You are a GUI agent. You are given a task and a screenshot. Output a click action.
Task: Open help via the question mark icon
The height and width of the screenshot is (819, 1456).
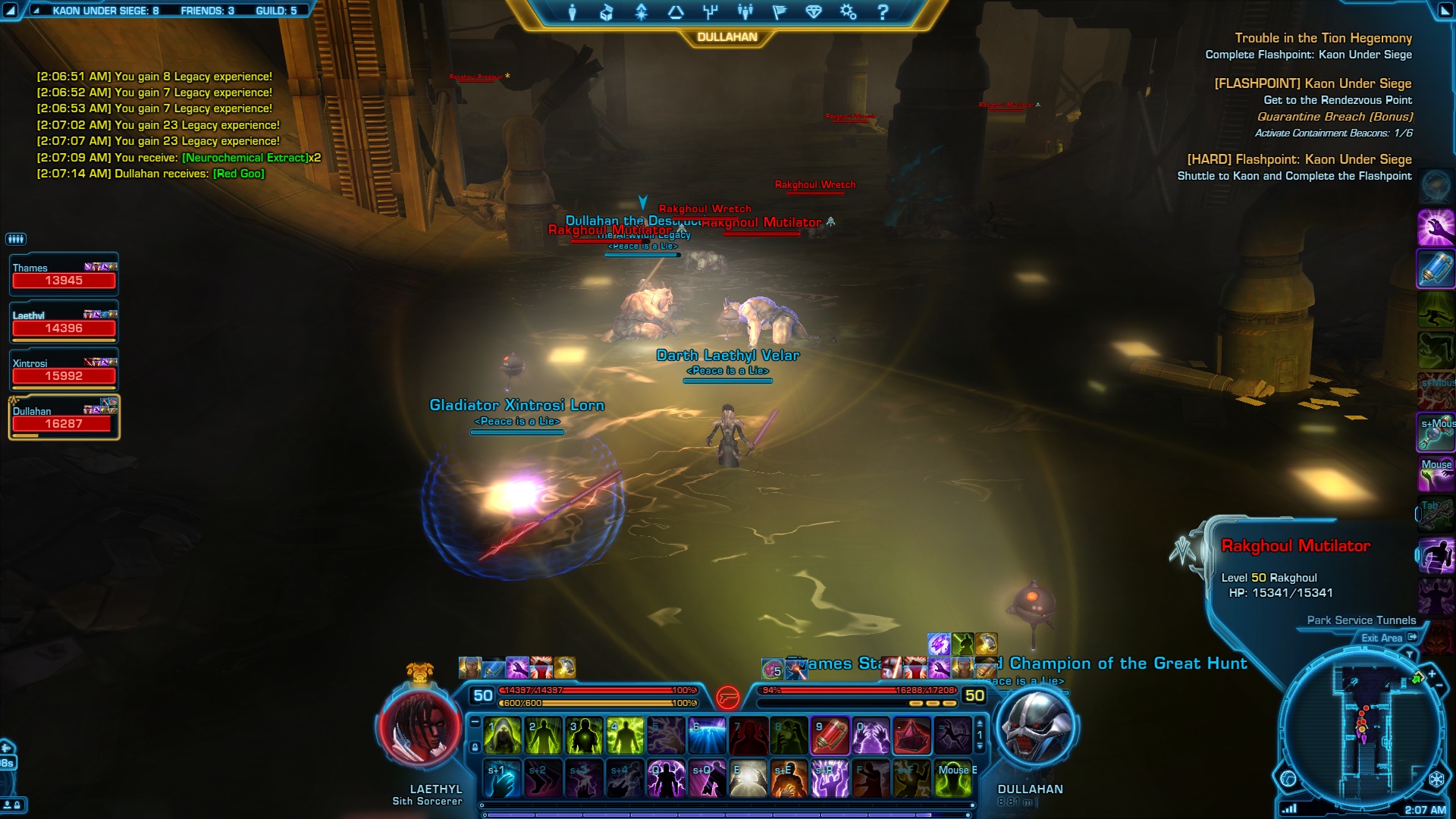tap(883, 12)
